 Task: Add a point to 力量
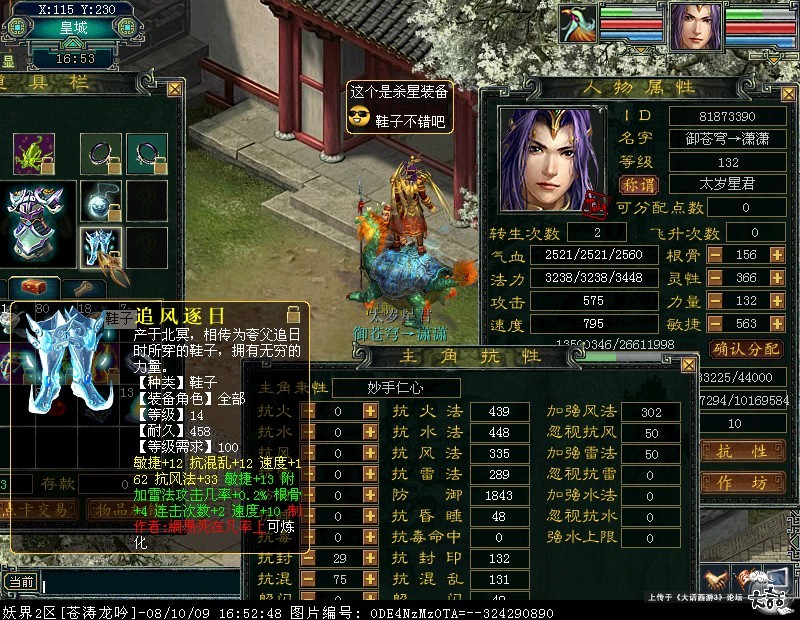[777, 302]
